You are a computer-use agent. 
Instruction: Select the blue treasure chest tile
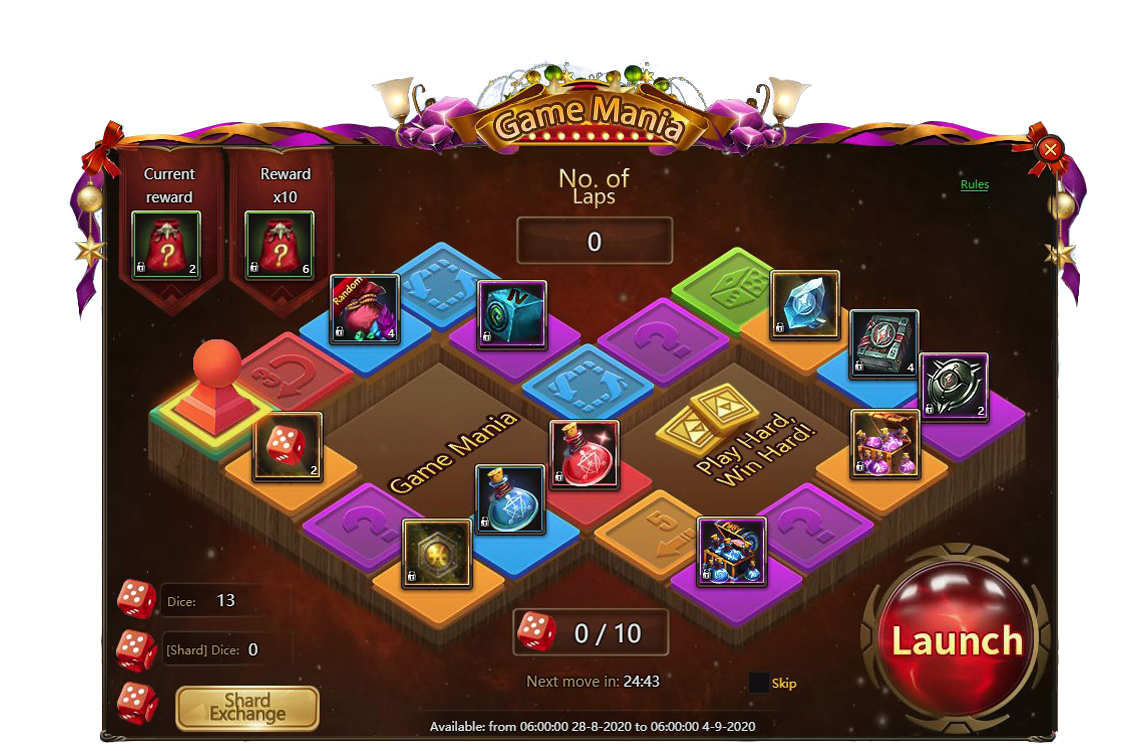tap(732, 551)
